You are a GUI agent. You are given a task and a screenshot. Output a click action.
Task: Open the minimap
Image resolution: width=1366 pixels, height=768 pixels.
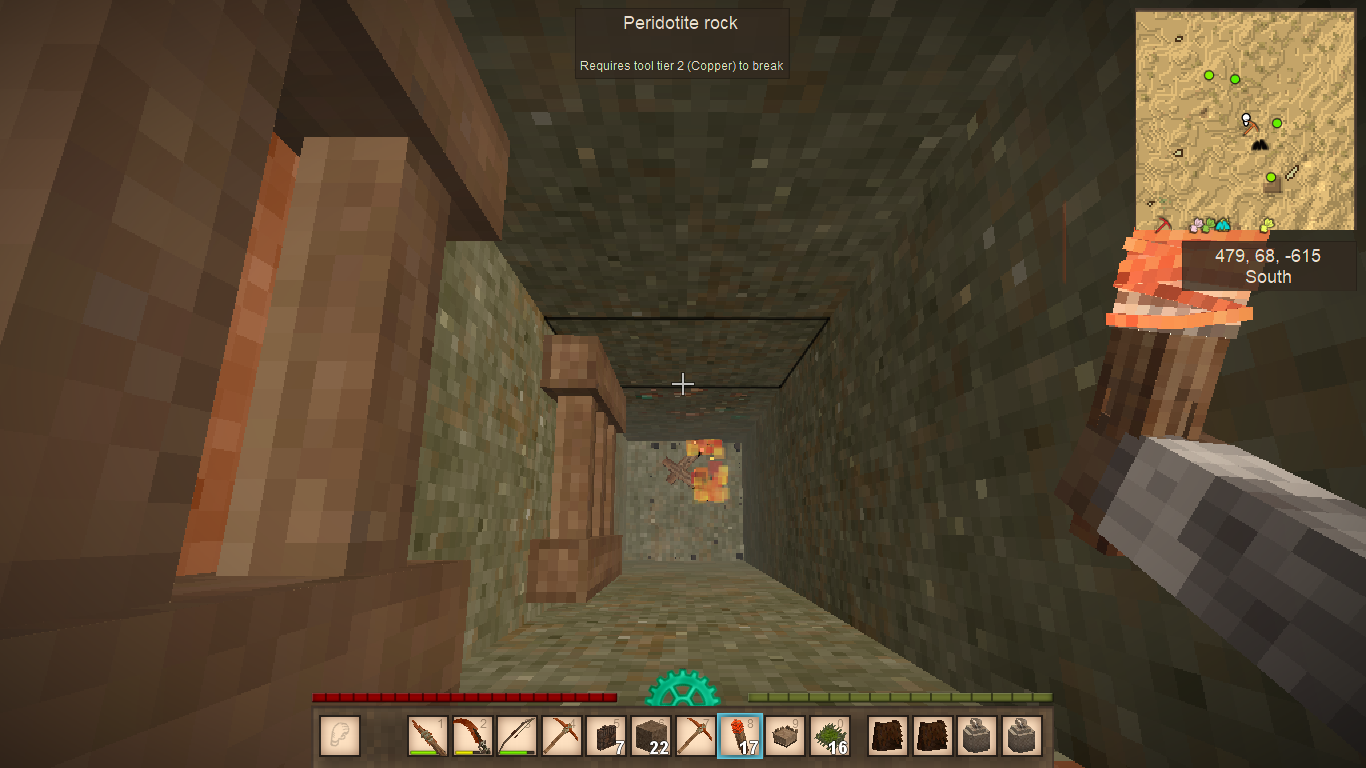coord(1245,121)
